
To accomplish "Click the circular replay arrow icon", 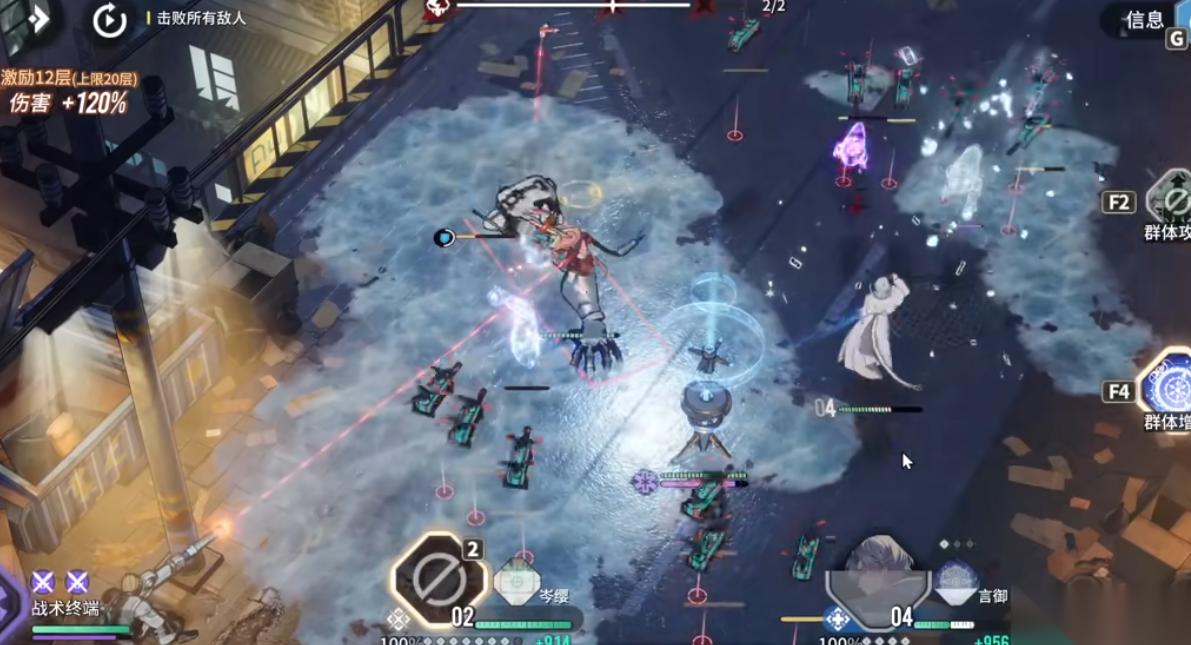I will pos(109,20).
